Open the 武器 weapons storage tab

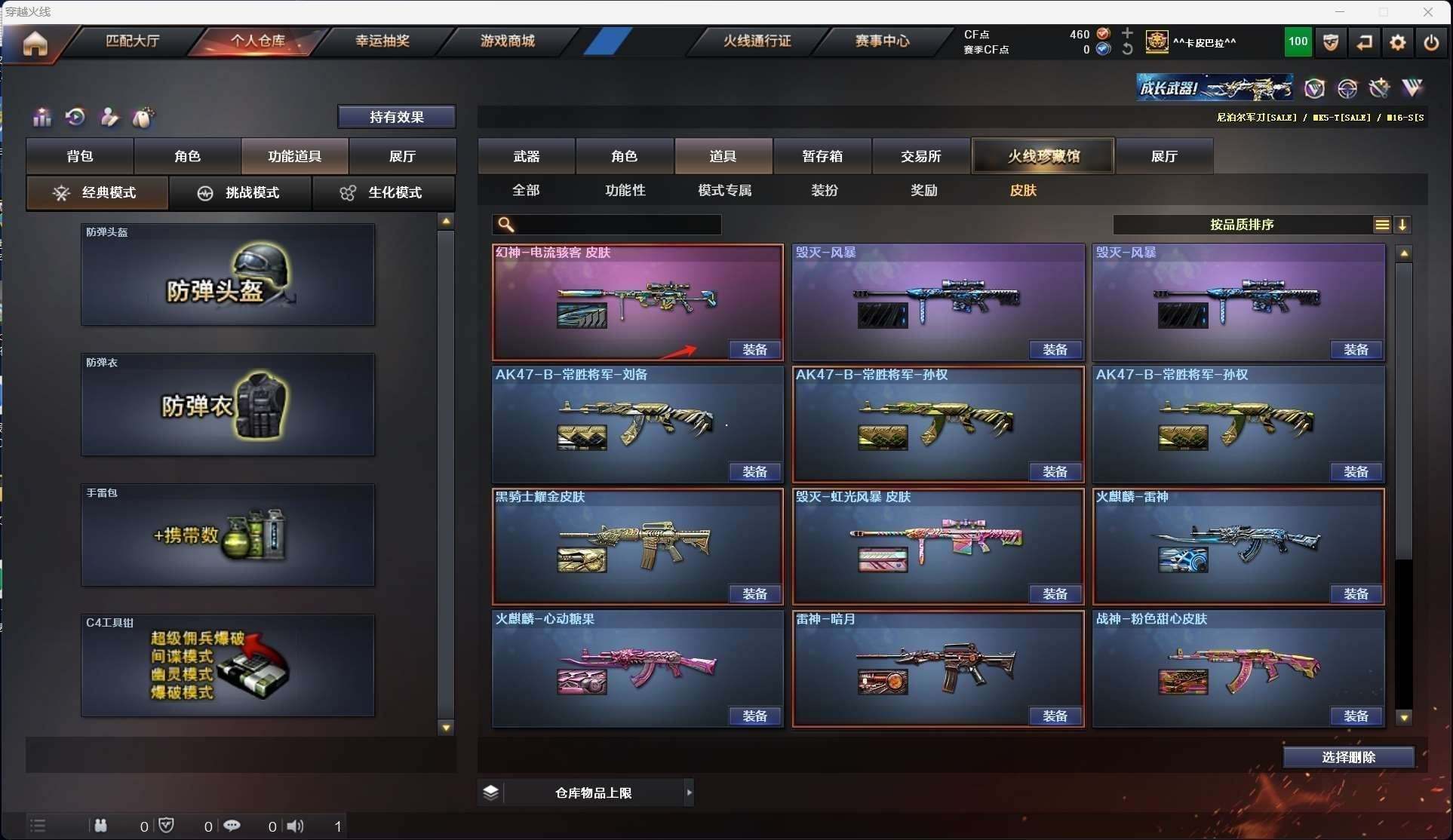pos(527,156)
